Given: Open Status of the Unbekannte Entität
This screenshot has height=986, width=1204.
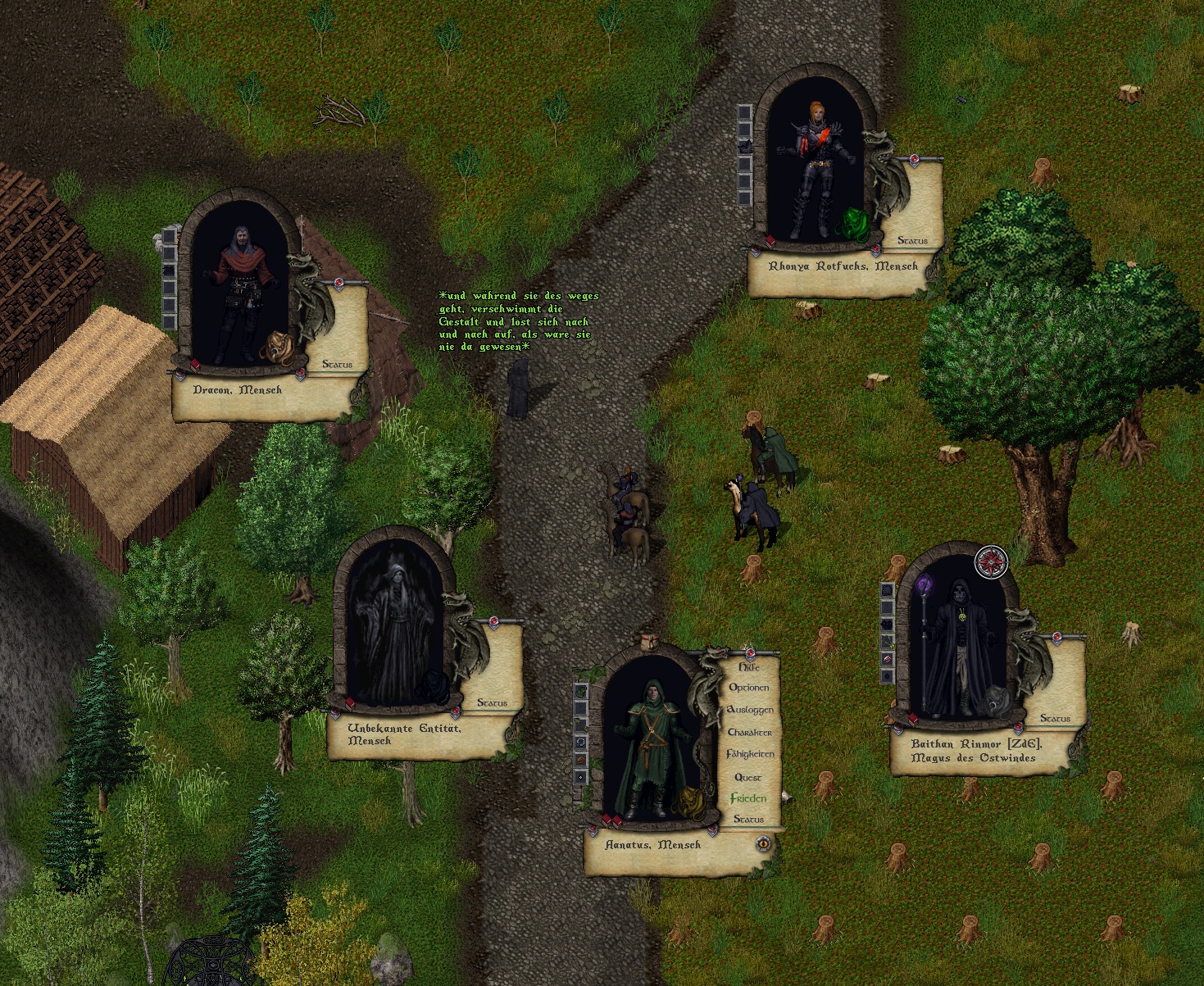Looking at the screenshot, I should [492, 702].
